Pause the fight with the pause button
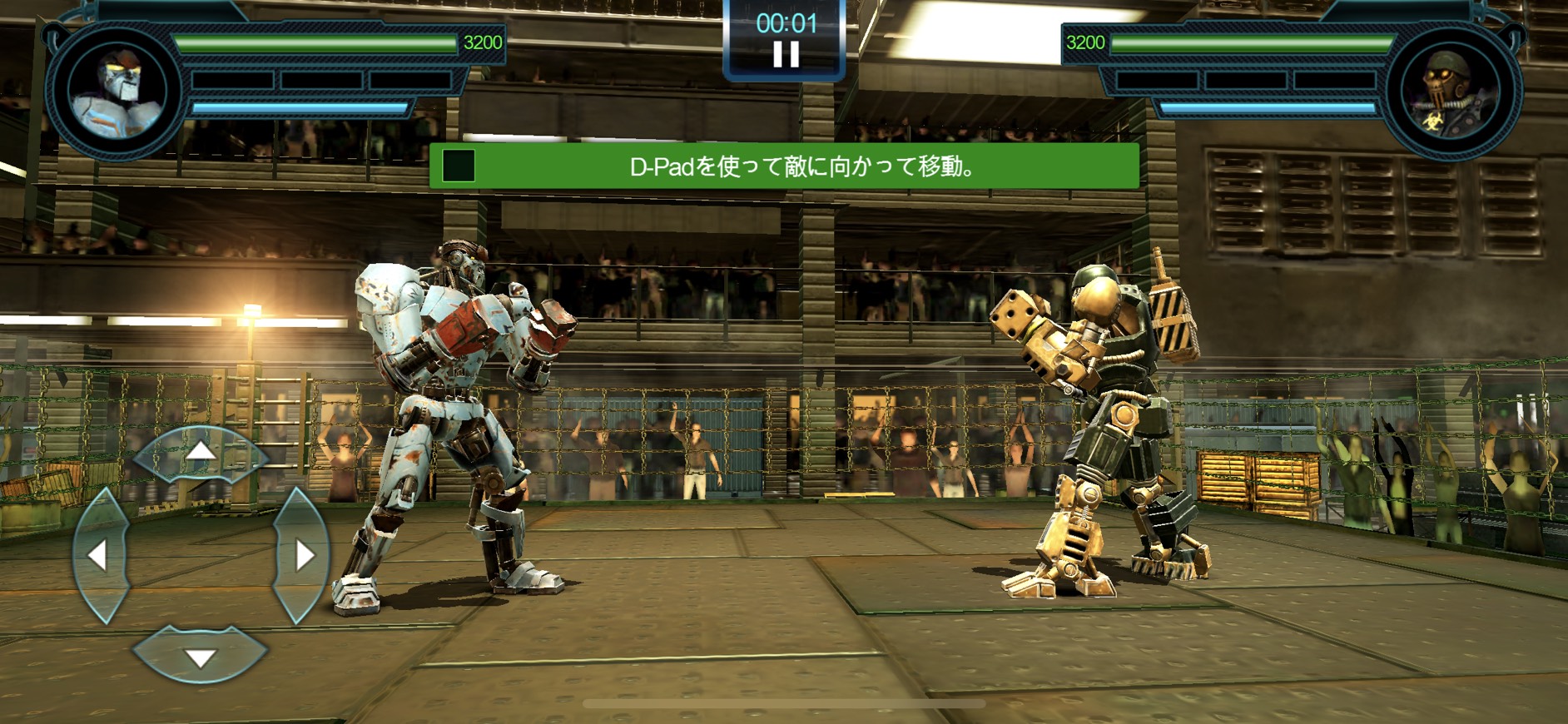Image resolution: width=1568 pixels, height=724 pixels. coord(786,55)
